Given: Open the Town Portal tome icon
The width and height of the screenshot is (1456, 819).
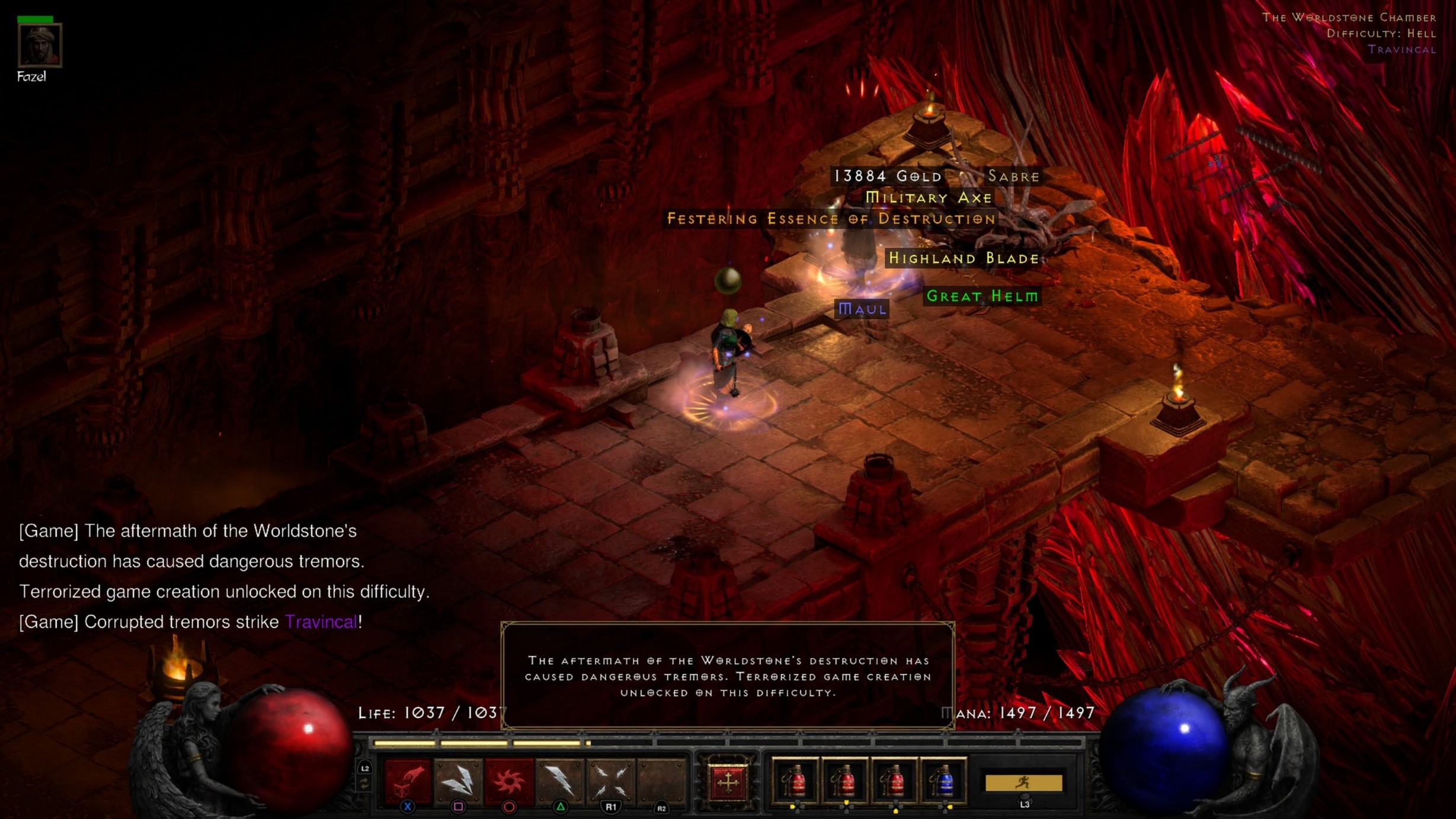Looking at the screenshot, I should click(x=728, y=781).
